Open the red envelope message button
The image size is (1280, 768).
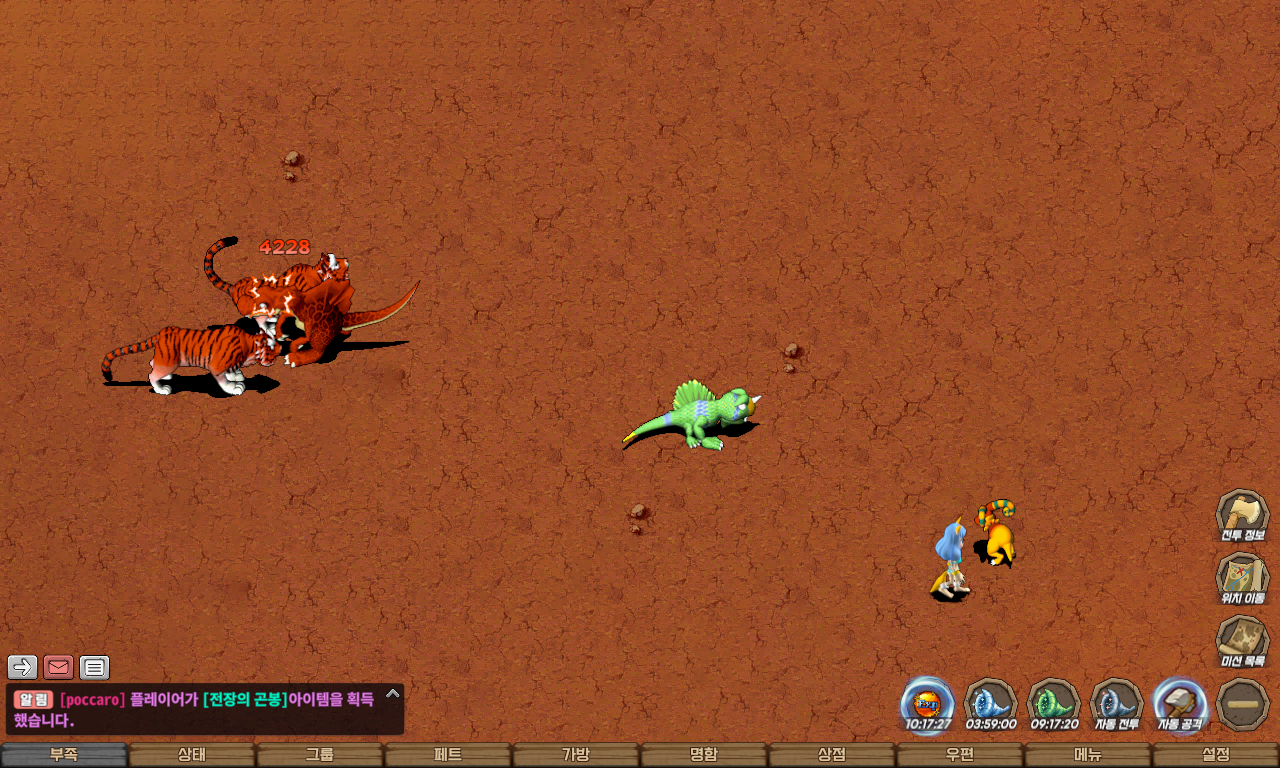pyautogui.click(x=59, y=667)
